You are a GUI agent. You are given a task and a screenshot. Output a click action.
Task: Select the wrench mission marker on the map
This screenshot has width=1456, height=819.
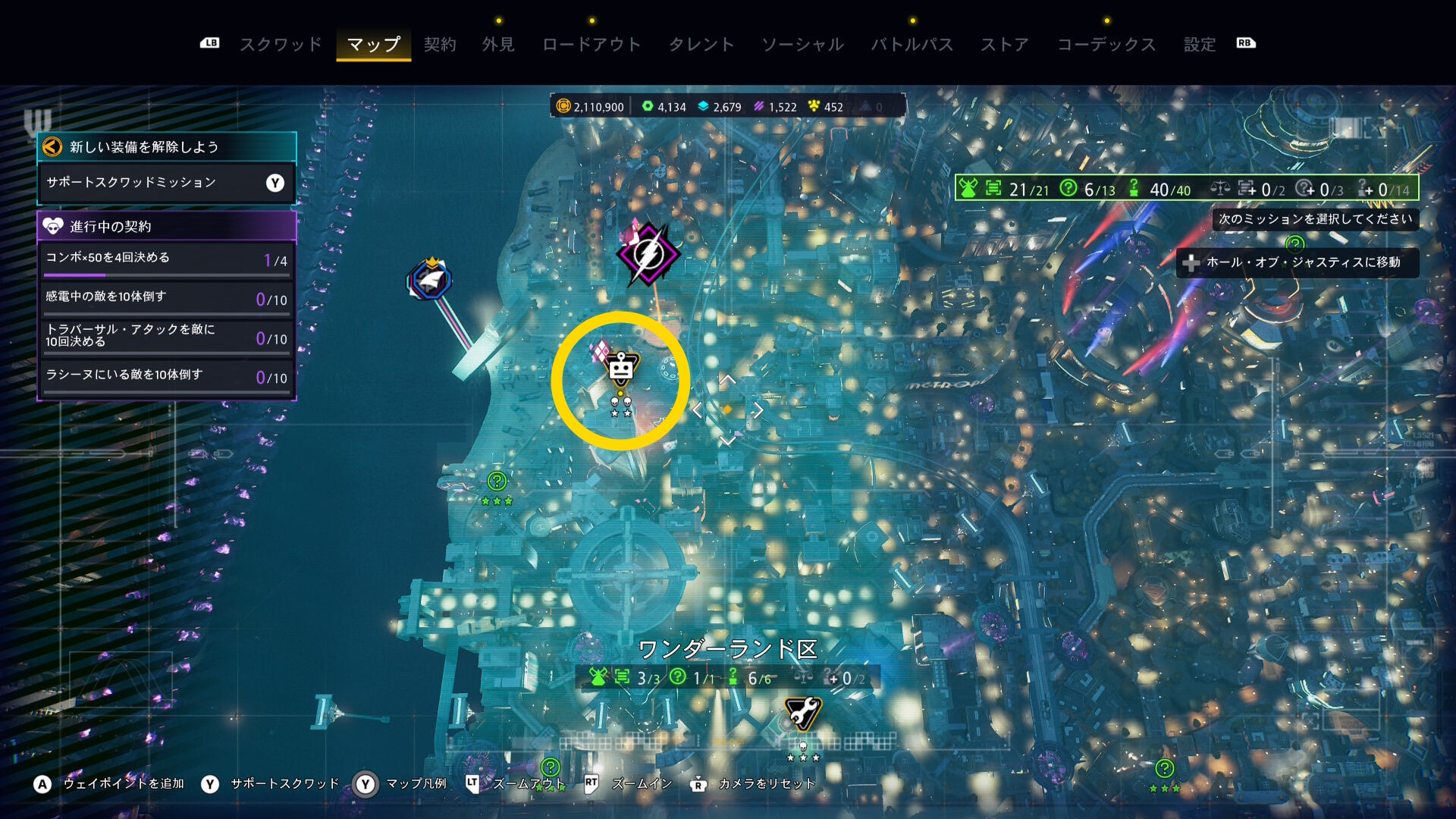802,713
